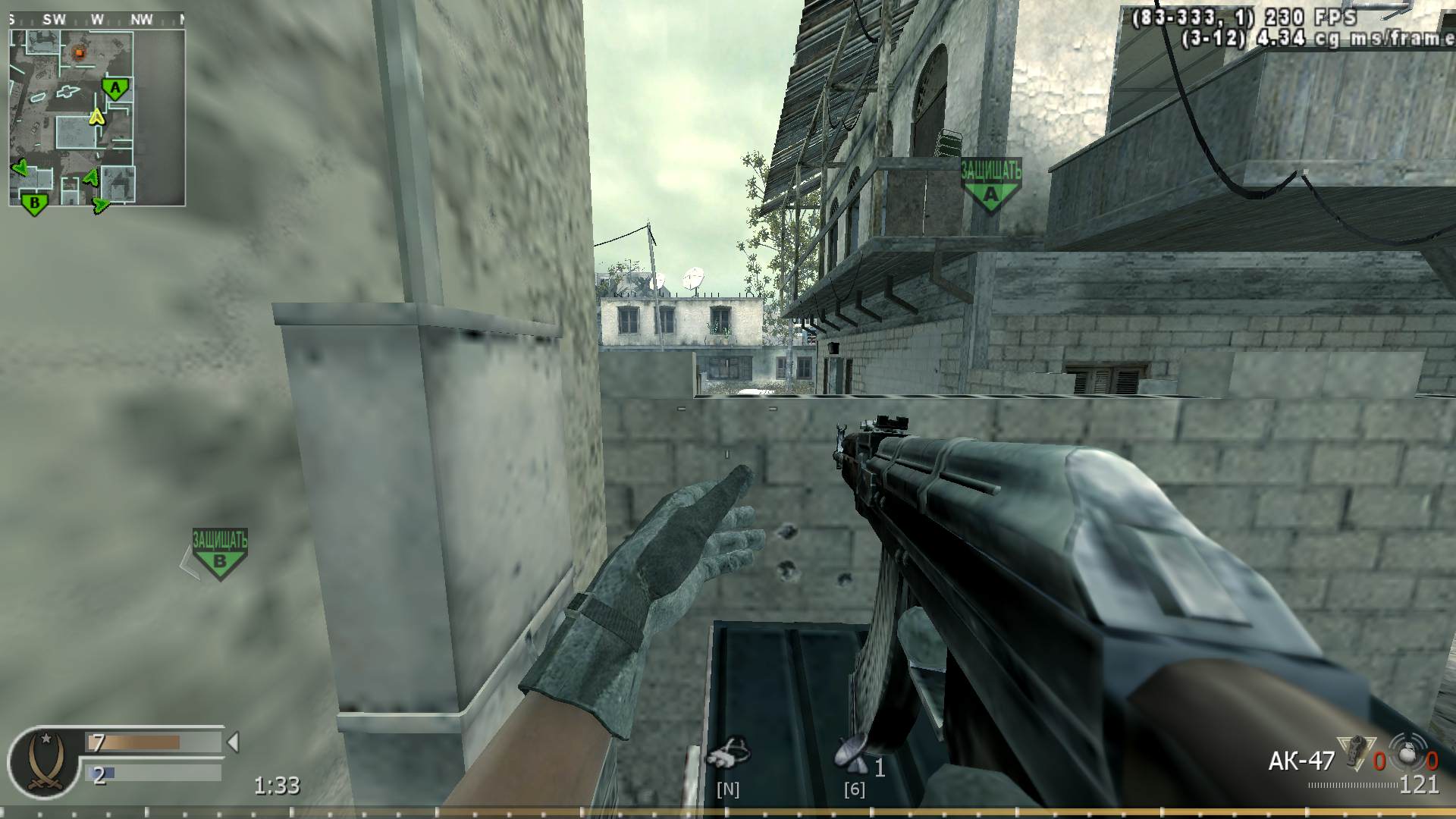Click the yellow player arrow on the minimap
Image resolution: width=1456 pixels, height=819 pixels.
click(96, 118)
